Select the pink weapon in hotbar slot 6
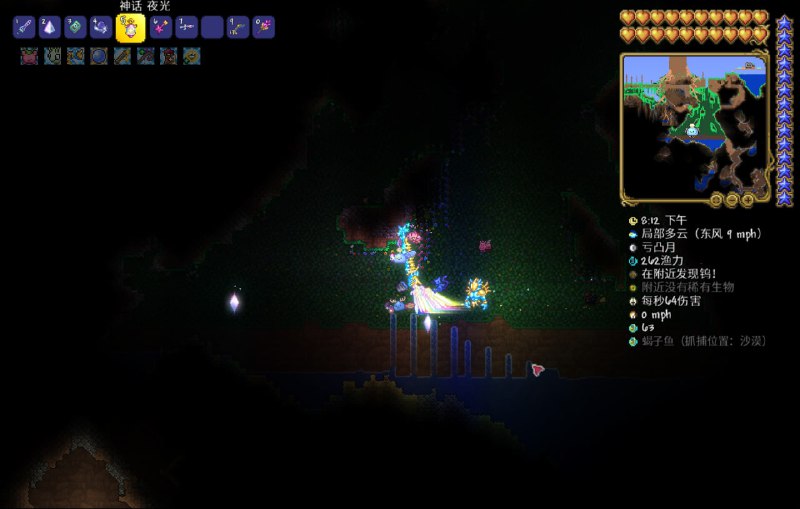 coord(160,28)
